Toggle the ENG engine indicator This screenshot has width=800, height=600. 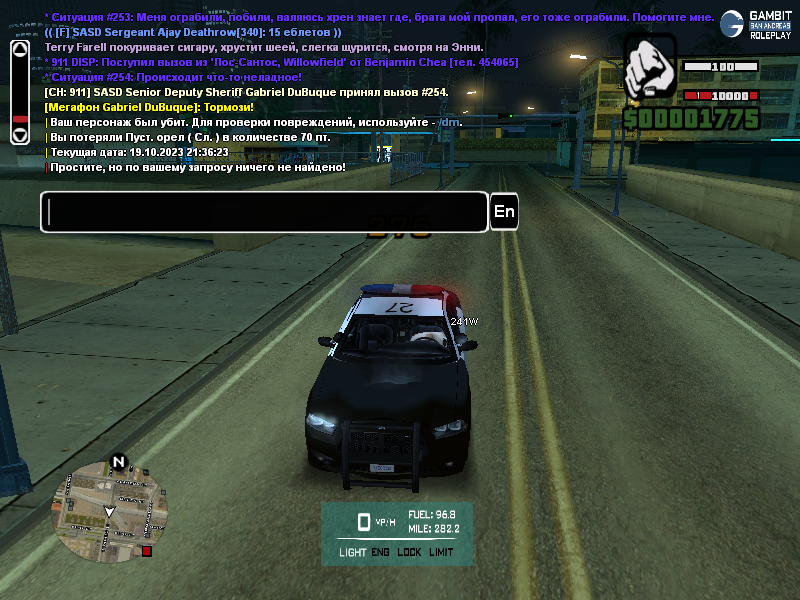[x=380, y=552]
